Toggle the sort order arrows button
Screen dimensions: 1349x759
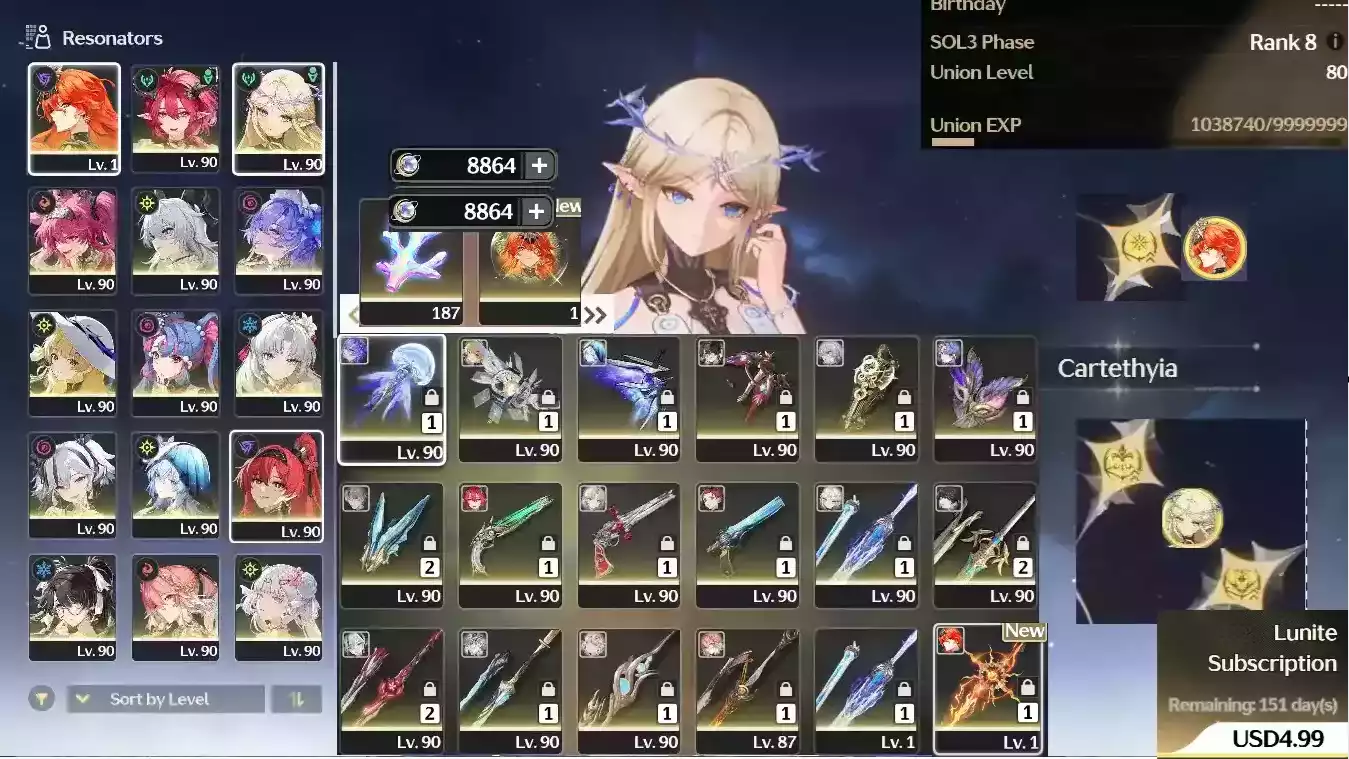pyautogui.click(x=296, y=699)
